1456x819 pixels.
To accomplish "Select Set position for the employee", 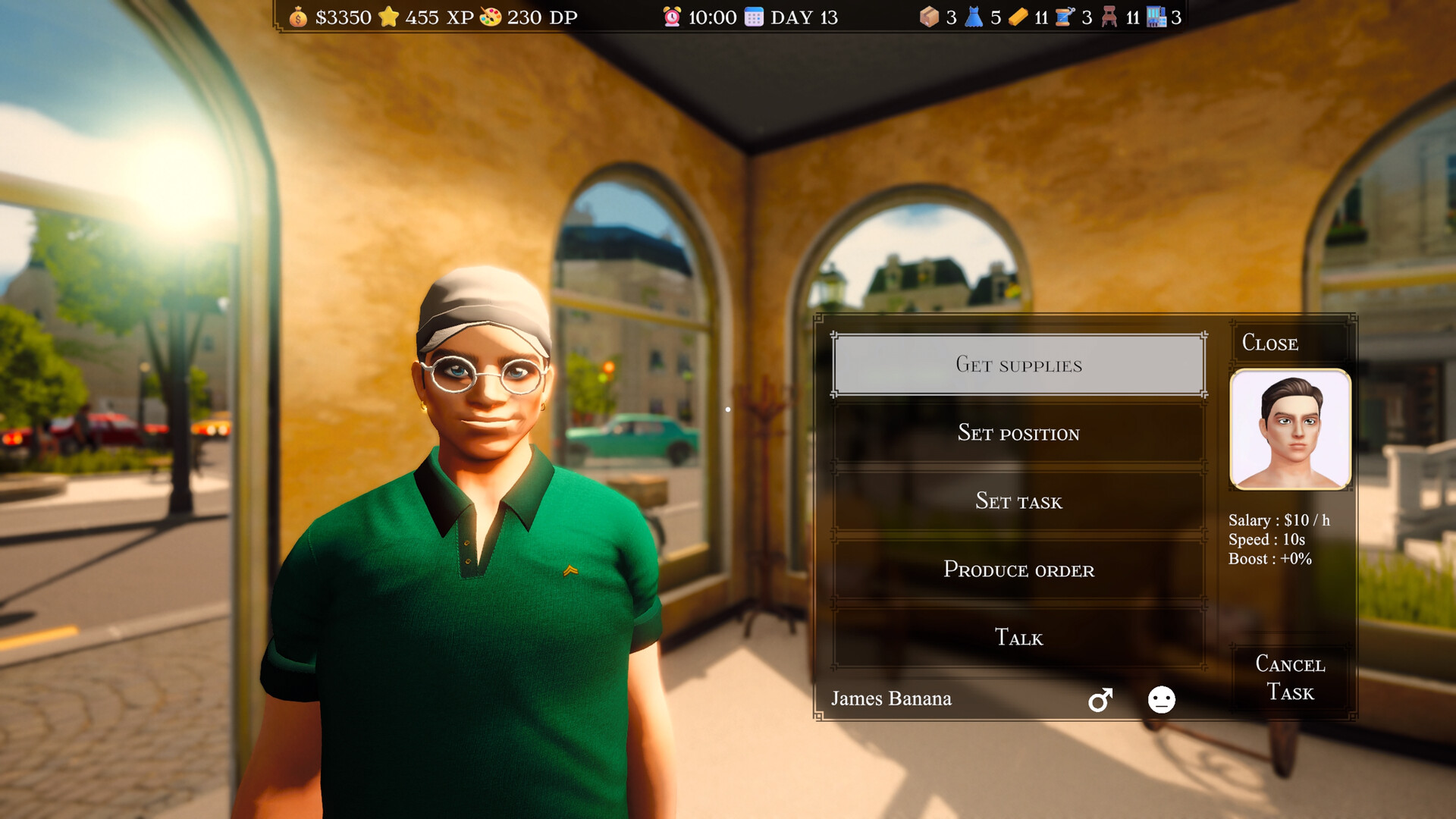I will point(1019,433).
